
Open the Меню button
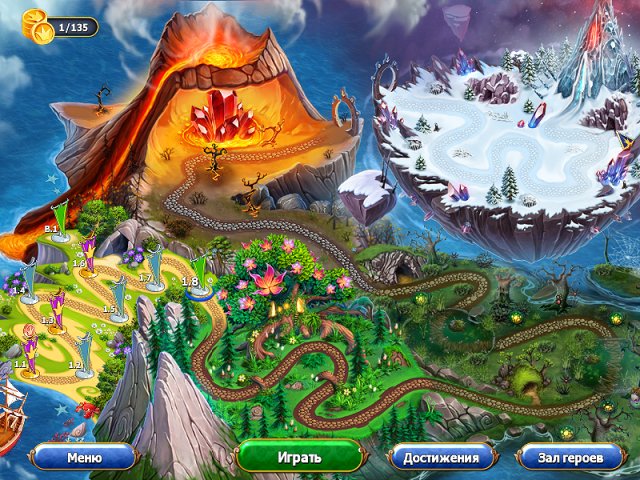click(84, 458)
